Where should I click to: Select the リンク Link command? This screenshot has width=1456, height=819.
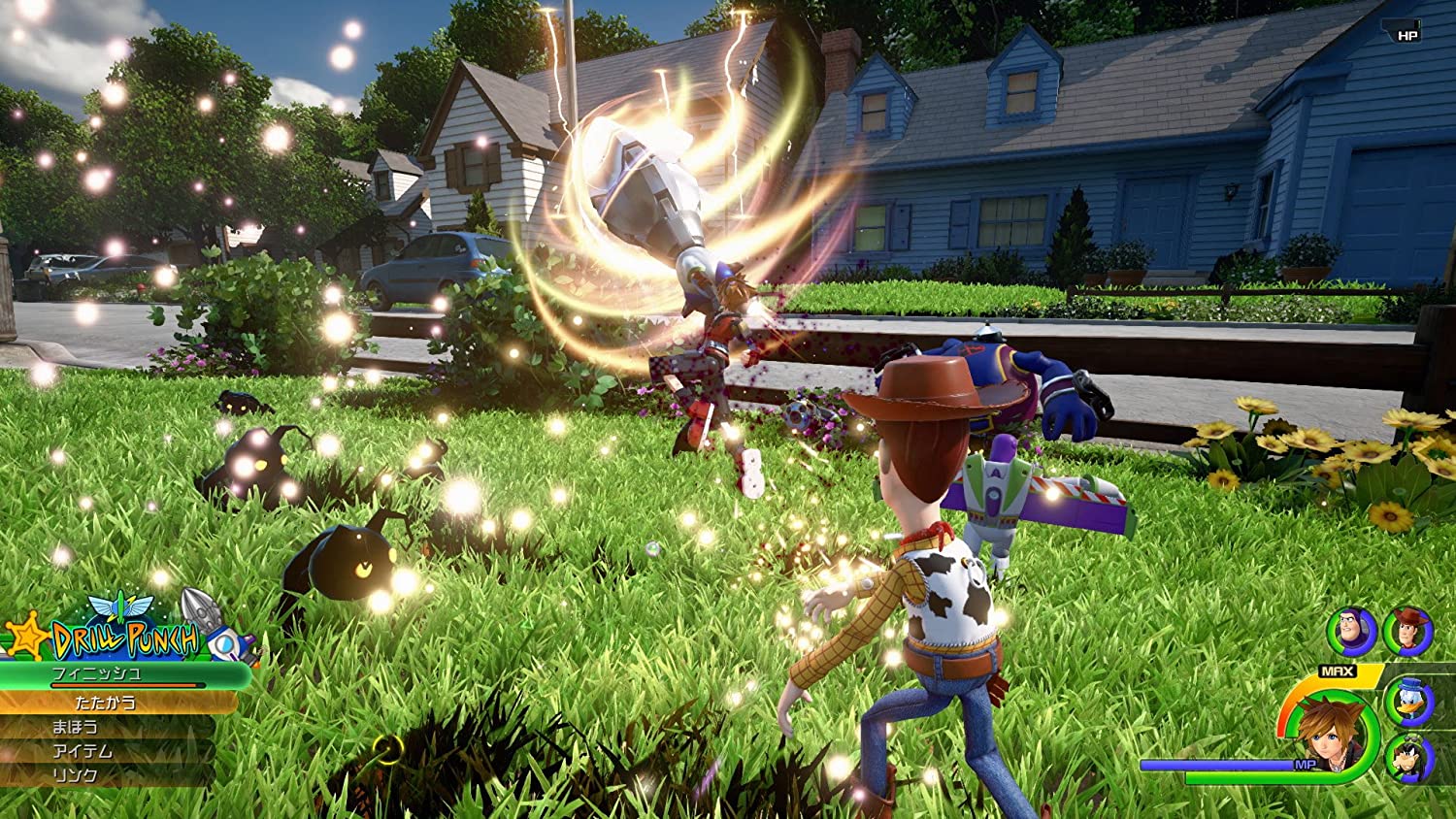click(73, 774)
